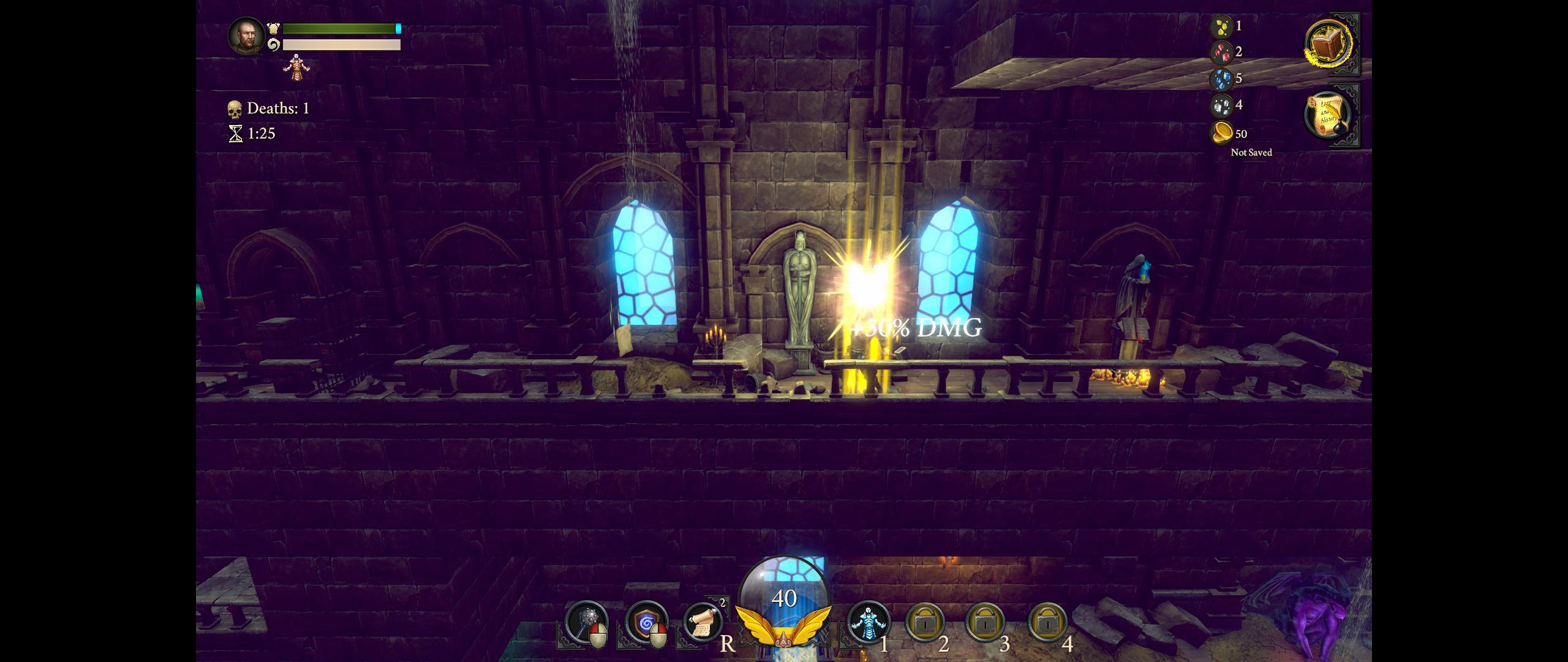Click the skull Deaths counter icon

point(235,108)
